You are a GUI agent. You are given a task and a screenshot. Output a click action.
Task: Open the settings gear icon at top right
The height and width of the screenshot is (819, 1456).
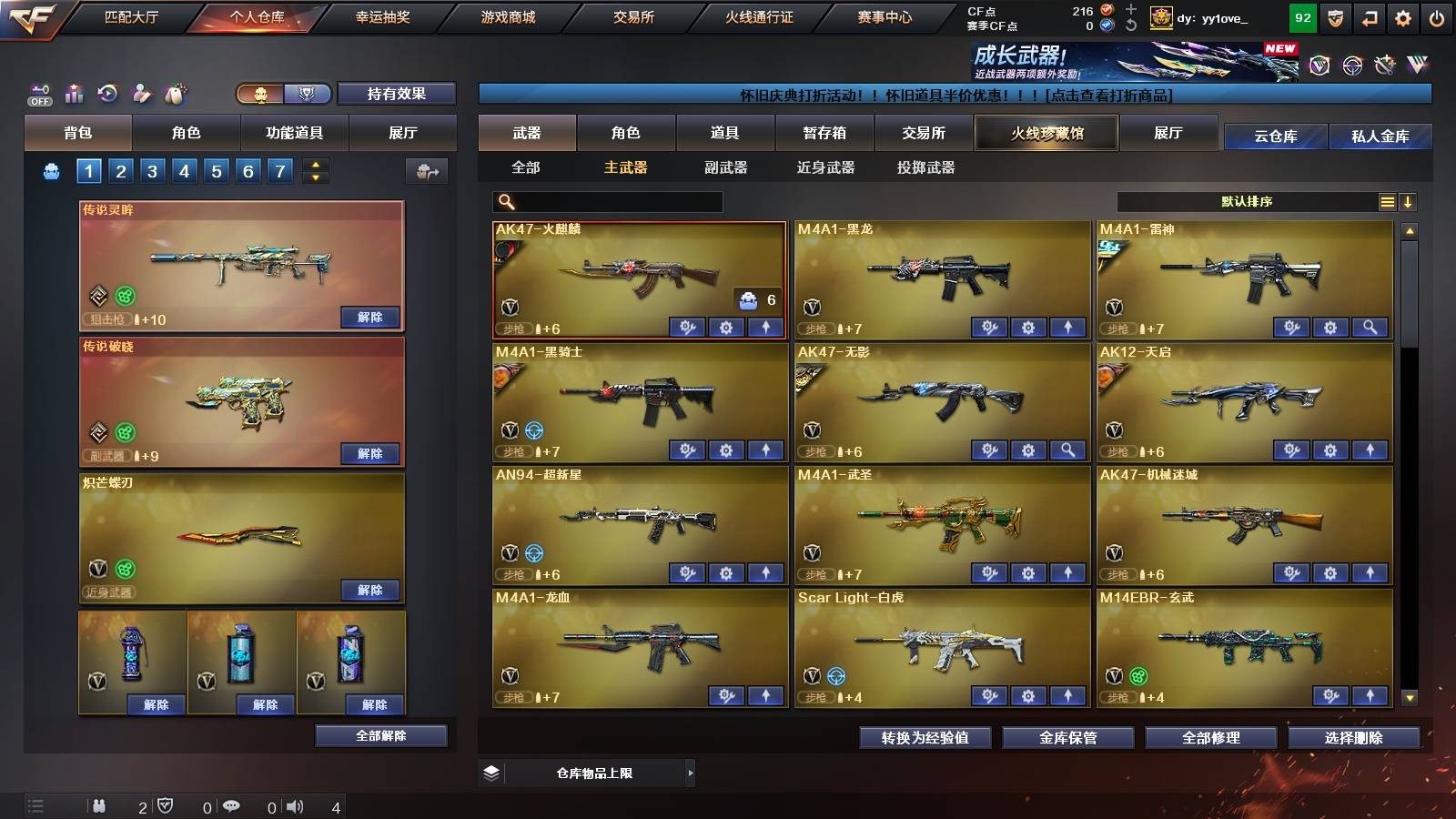[x=1402, y=16]
